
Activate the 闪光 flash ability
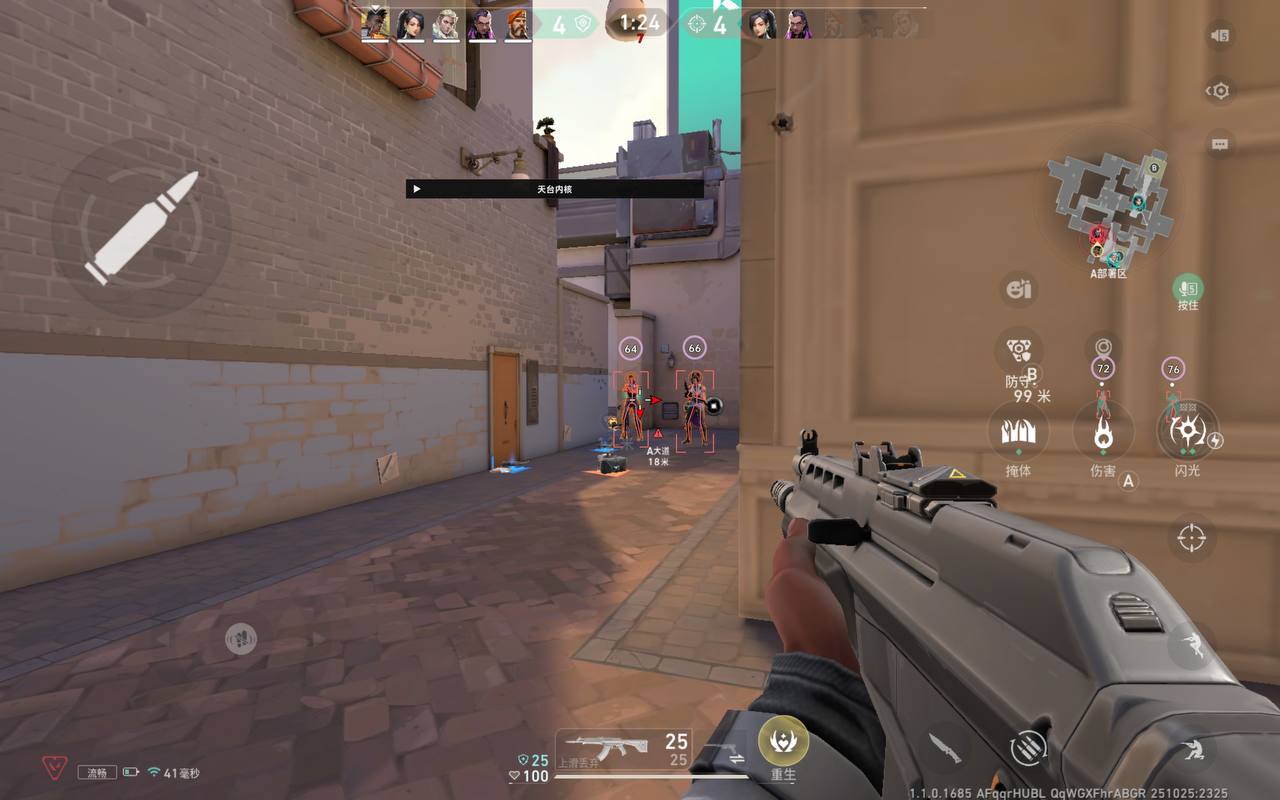(1187, 432)
